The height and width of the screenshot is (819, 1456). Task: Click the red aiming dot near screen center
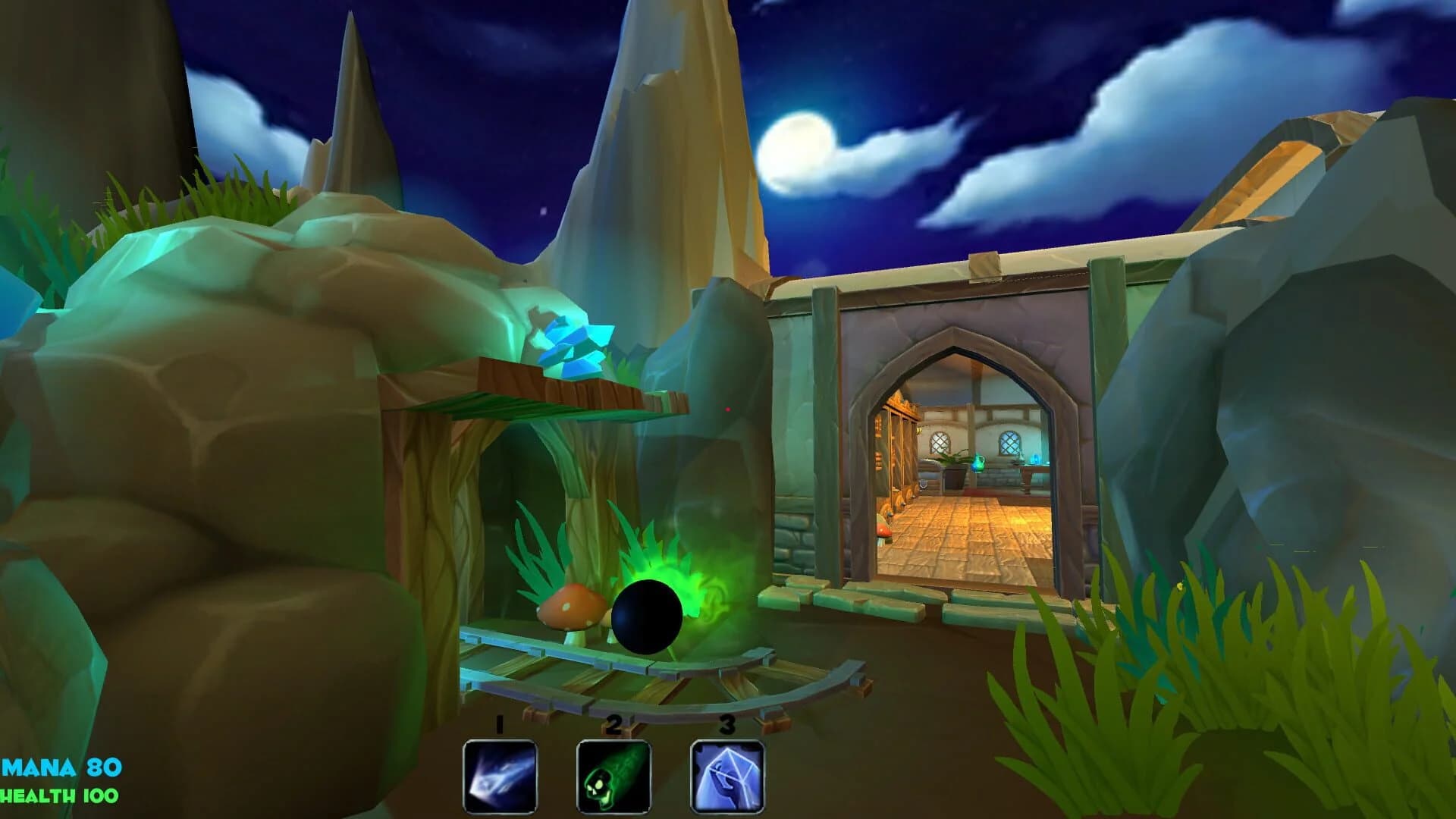point(728,409)
